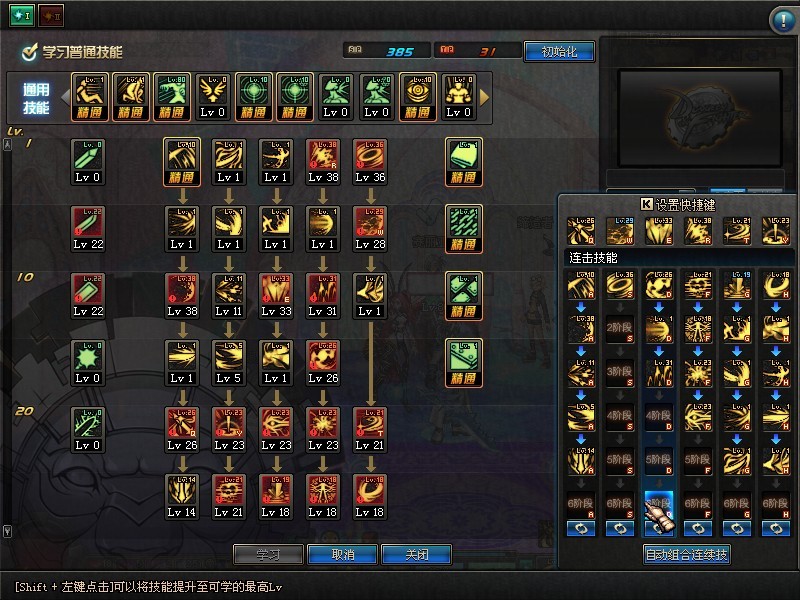
Task: Close the skill window with 关闭
Action: point(415,554)
